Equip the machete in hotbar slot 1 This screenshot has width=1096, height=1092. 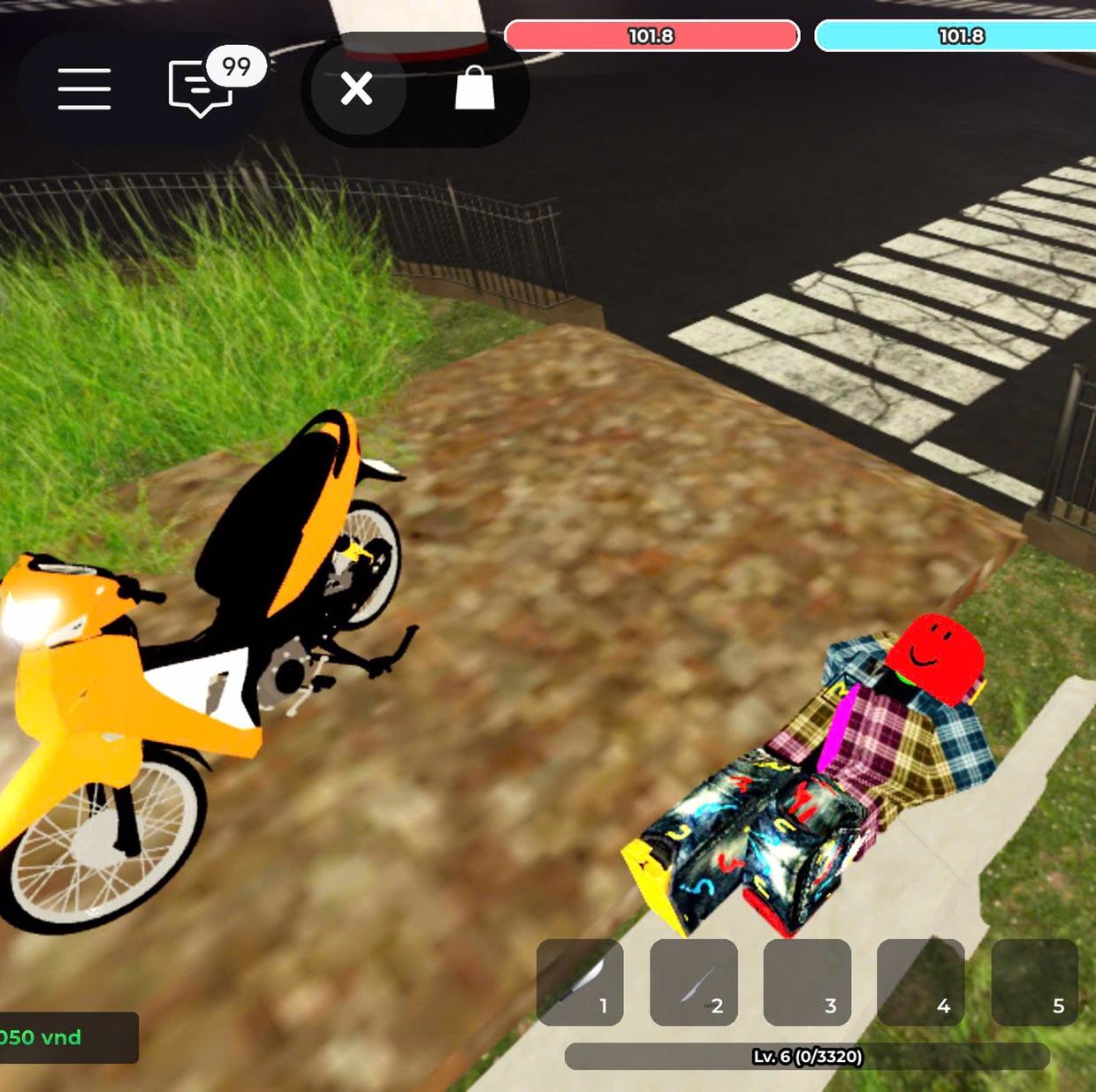pyautogui.click(x=580, y=982)
